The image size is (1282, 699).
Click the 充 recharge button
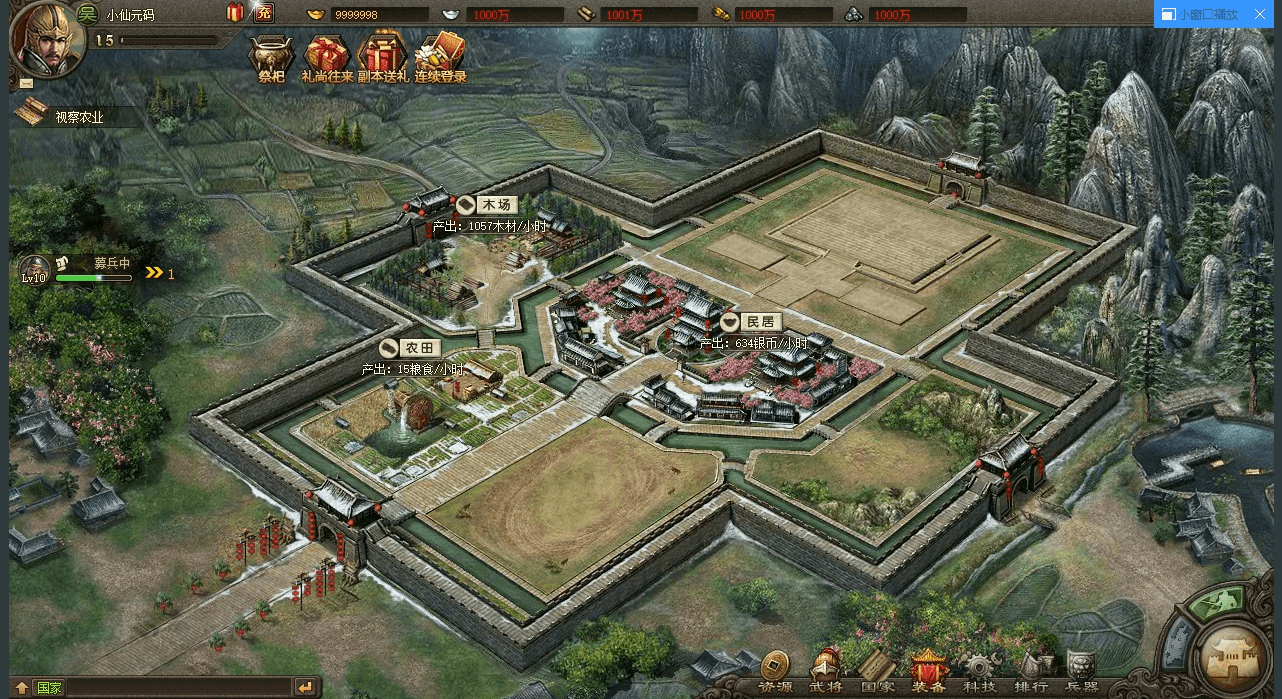(x=263, y=13)
